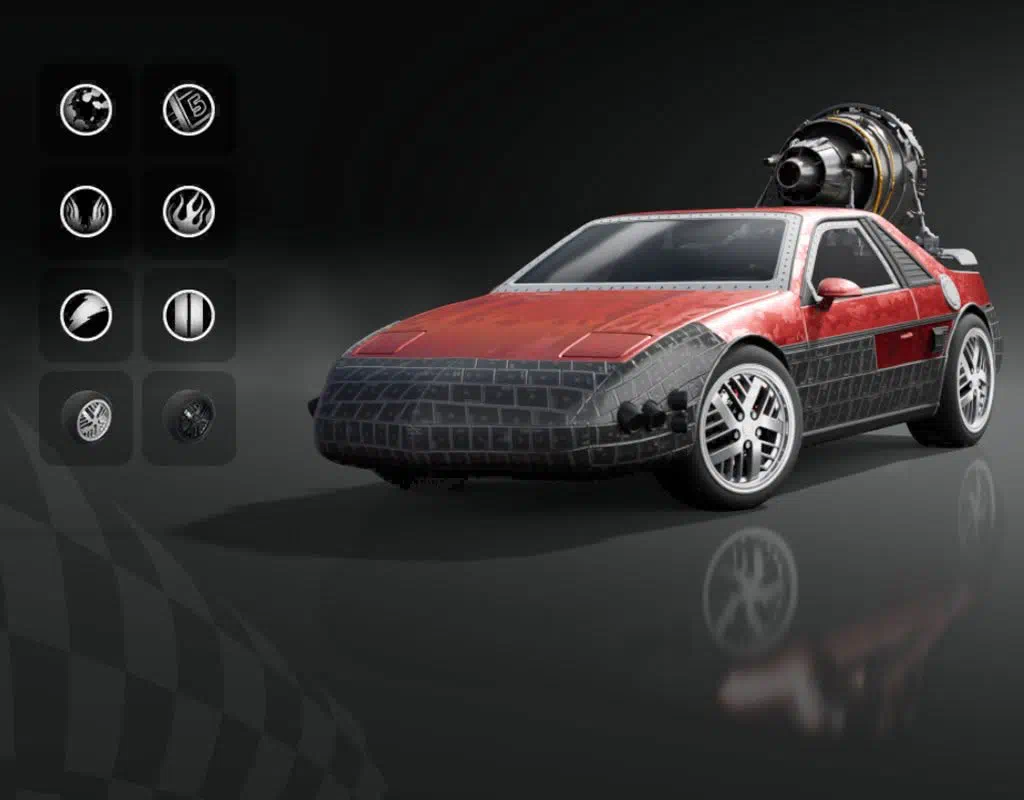This screenshot has height=800, width=1024.
Task: Select the wings decal icon
Action: (x=86, y=212)
